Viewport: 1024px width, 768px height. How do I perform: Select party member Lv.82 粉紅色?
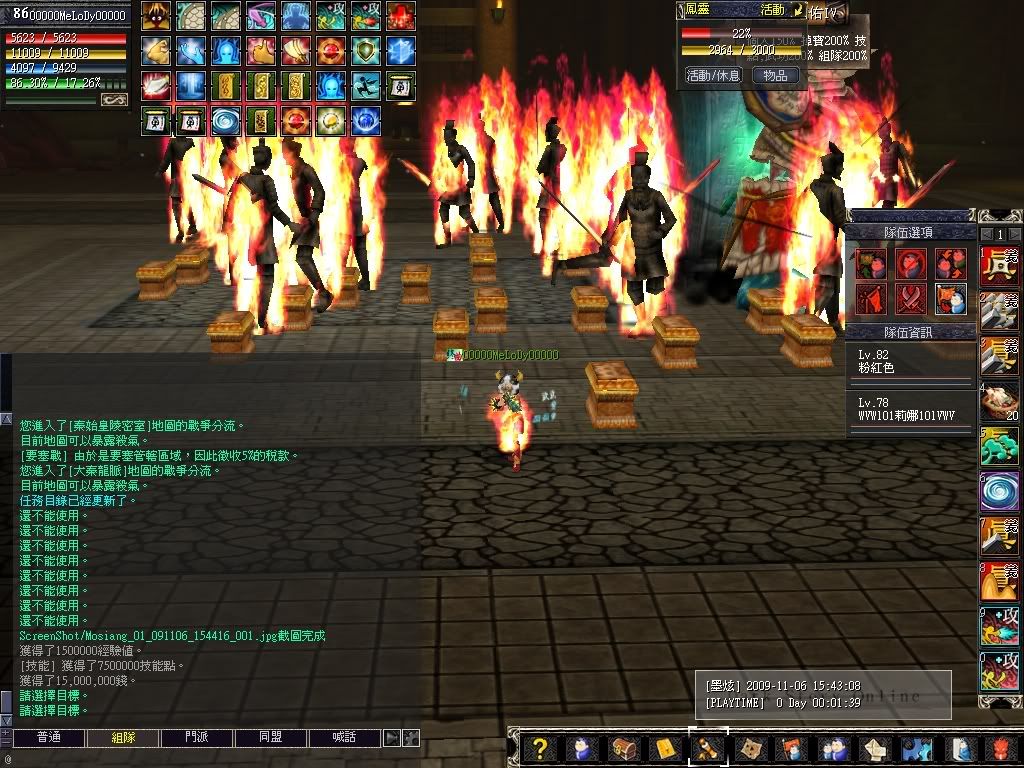(910, 362)
